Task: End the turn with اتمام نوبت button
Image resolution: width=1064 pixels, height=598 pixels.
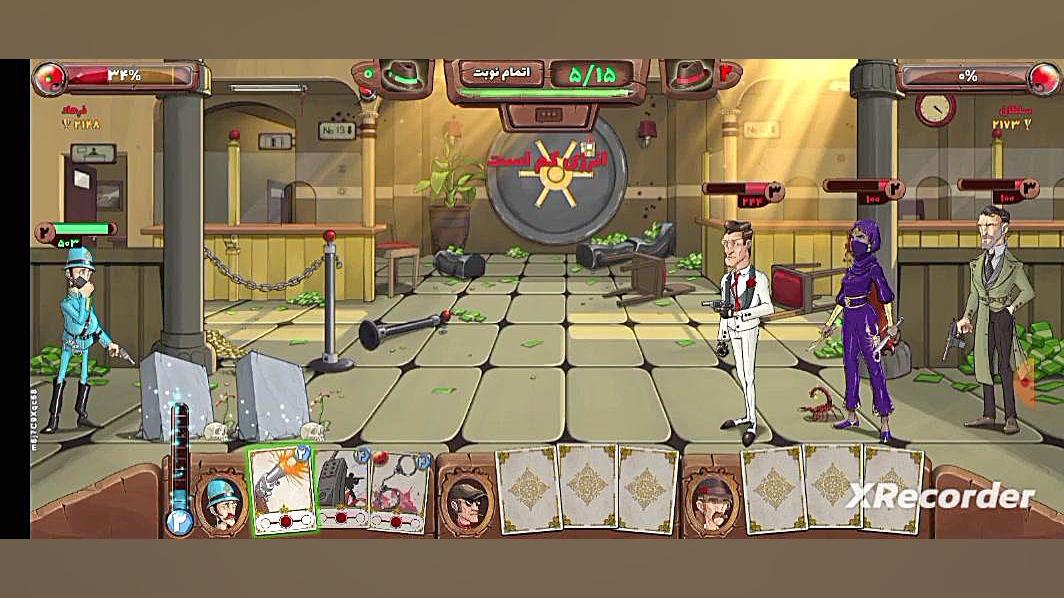Action: click(501, 73)
